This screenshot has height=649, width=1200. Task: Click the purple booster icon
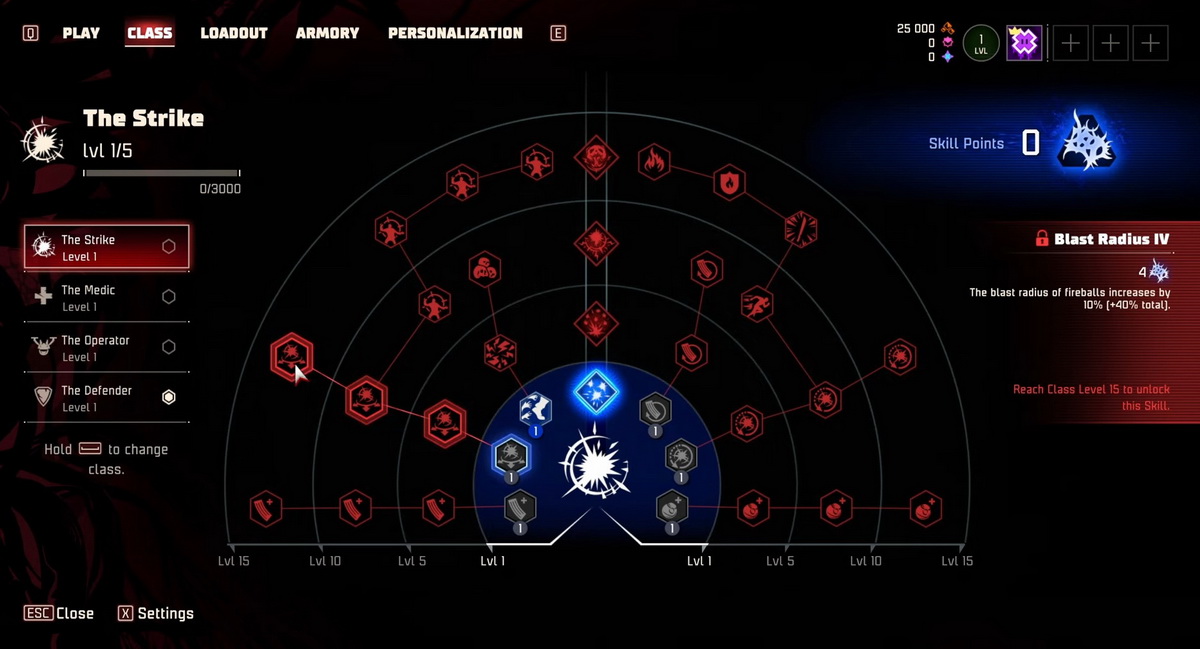pos(1025,43)
